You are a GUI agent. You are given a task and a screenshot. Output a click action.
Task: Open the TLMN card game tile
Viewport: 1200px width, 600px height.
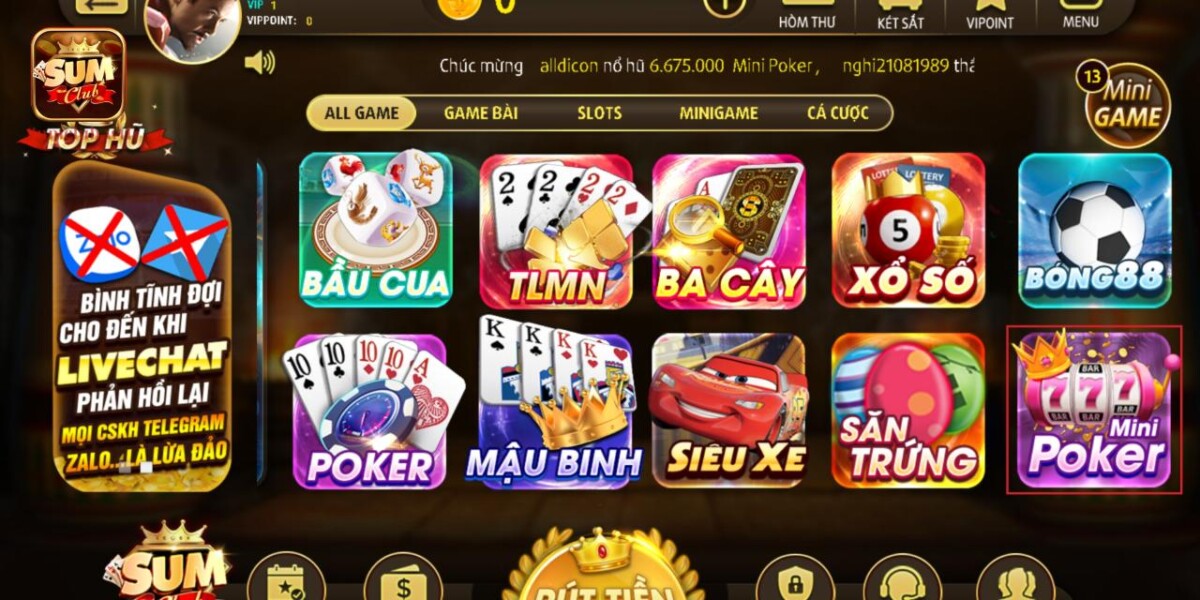tap(556, 230)
